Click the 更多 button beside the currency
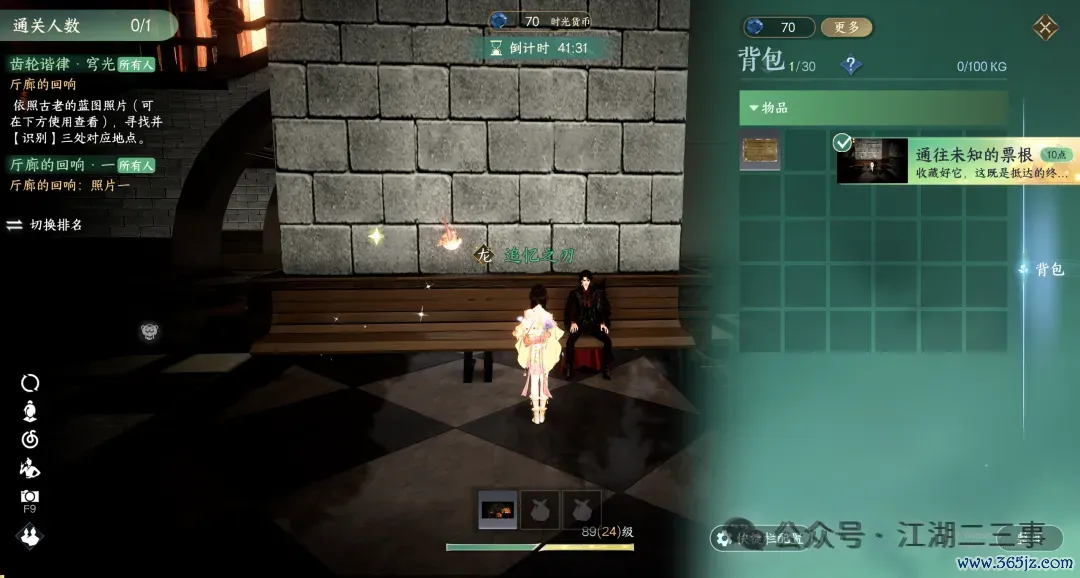The image size is (1080, 578). point(846,27)
